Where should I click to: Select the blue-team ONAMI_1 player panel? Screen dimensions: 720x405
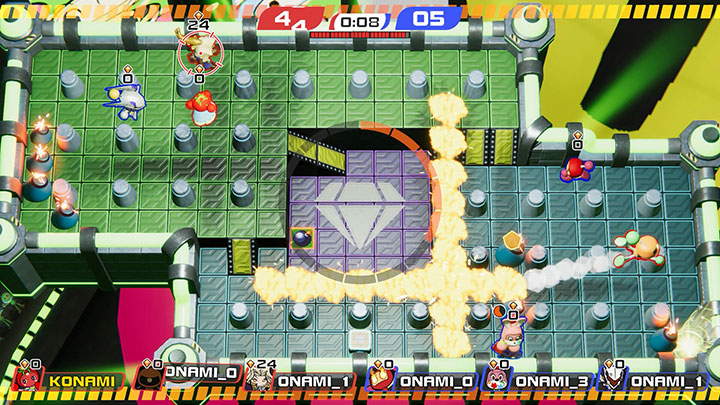648,380
